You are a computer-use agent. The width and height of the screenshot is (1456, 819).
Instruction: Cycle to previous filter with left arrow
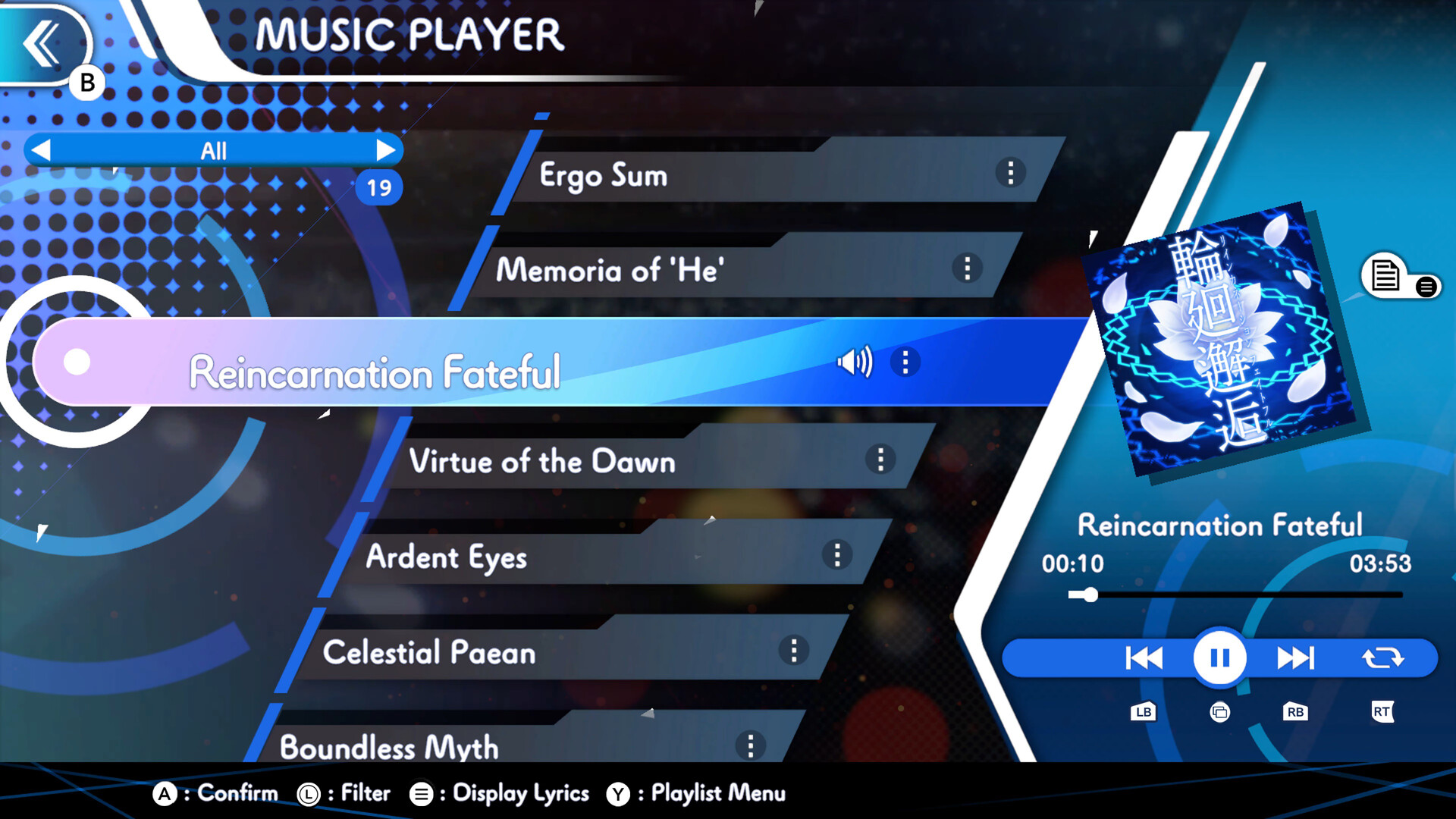pos(43,150)
